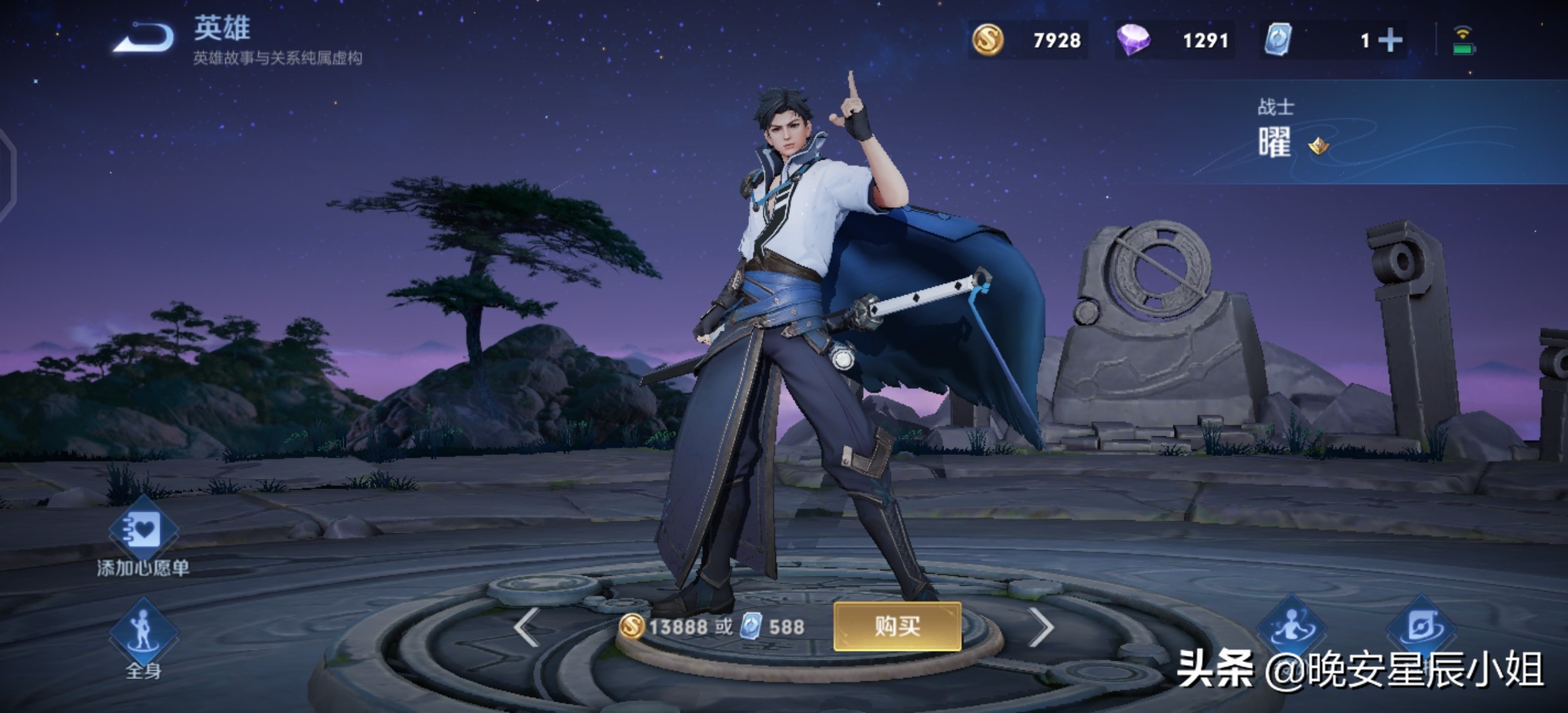Open the meditating figure icon

pos(1291,627)
